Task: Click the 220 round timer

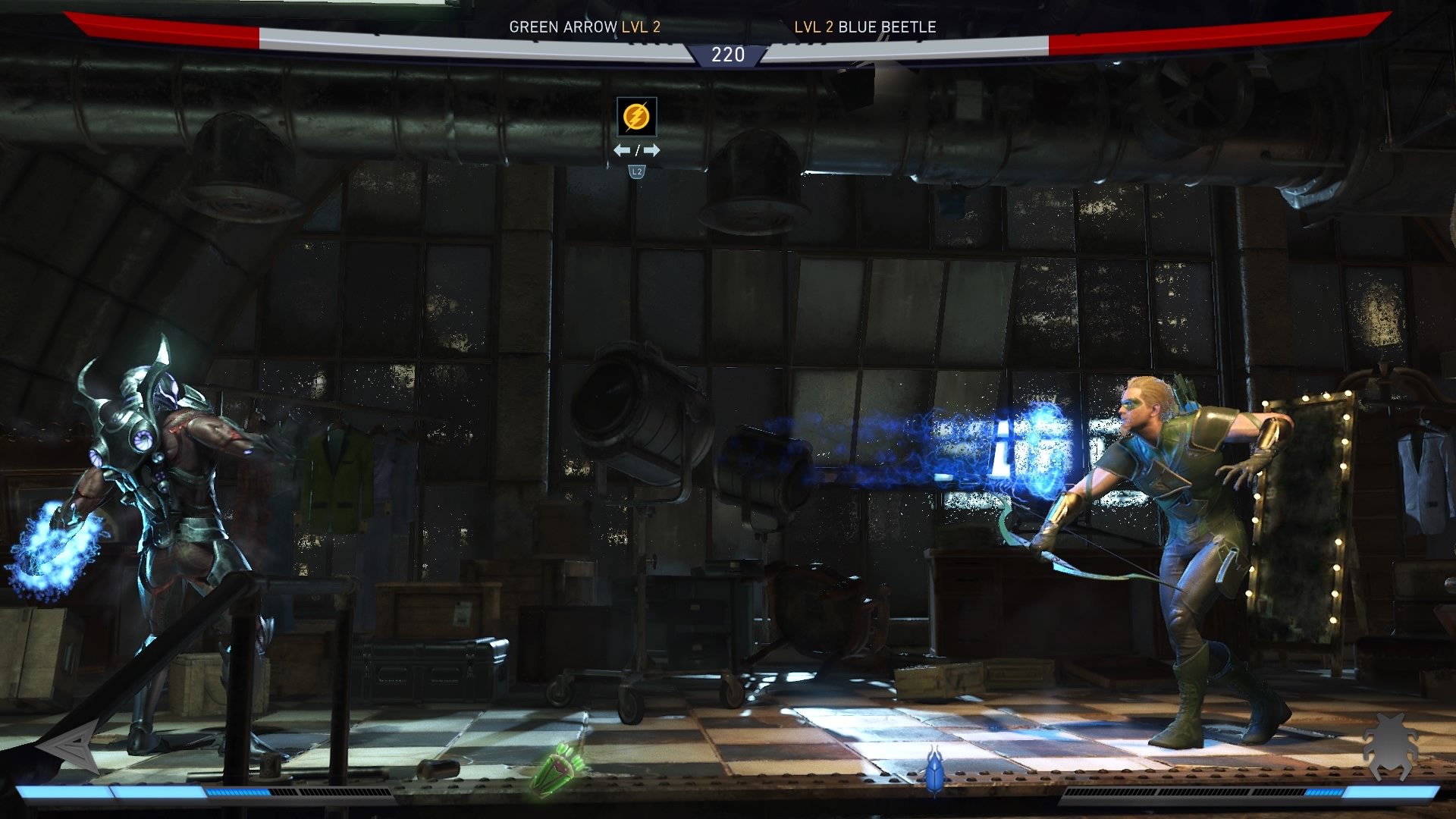Action: 727,54
